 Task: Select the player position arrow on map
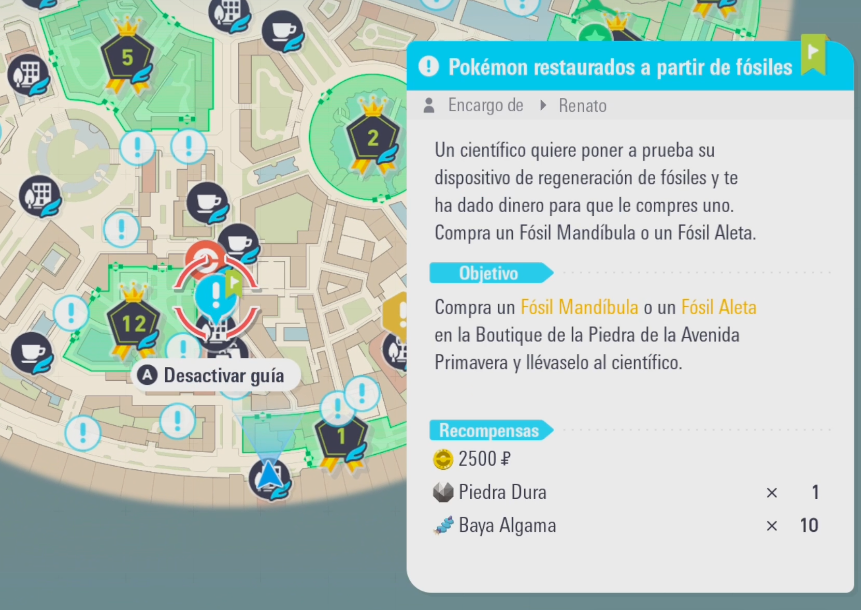click(269, 480)
